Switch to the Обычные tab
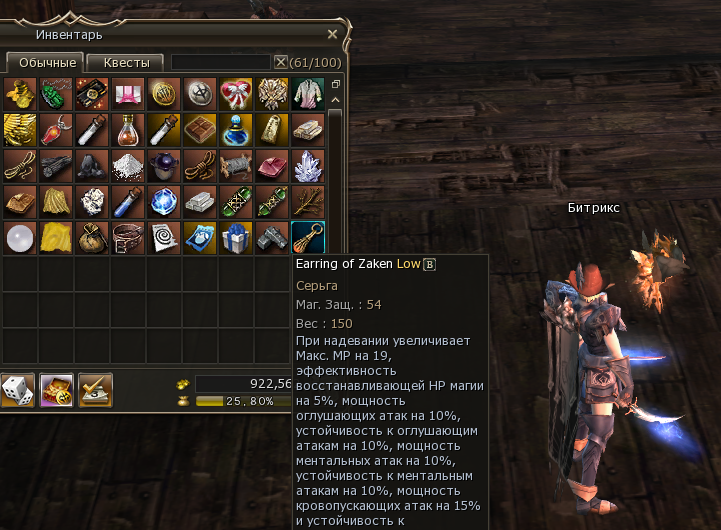The width and height of the screenshot is (721, 530). (x=42, y=62)
